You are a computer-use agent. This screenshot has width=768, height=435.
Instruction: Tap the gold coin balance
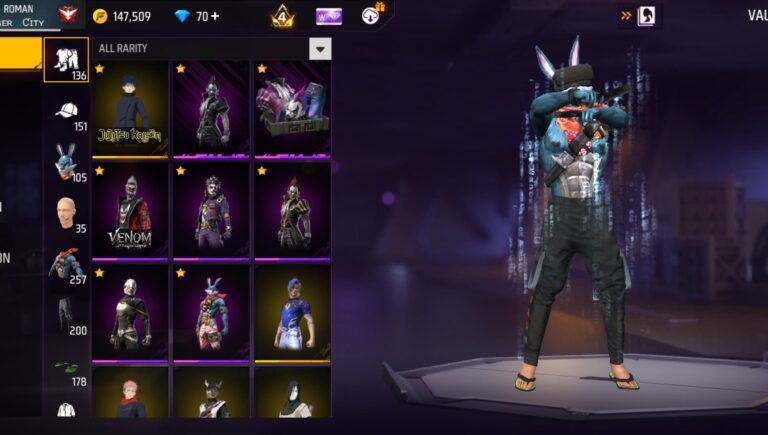pyautogui.click(x=122, y=16)
